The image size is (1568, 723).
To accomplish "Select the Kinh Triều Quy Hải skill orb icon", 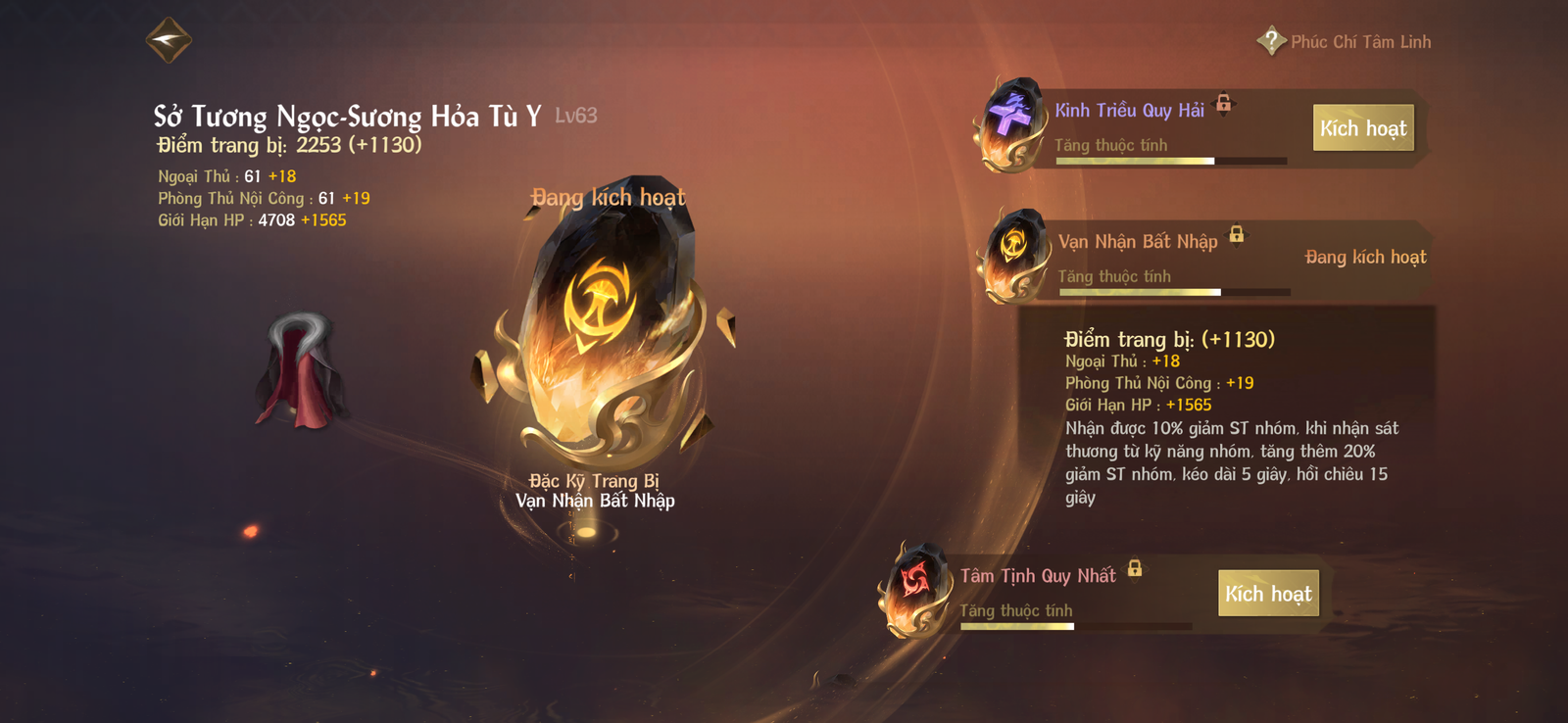I will click(x=1011, y=122).
